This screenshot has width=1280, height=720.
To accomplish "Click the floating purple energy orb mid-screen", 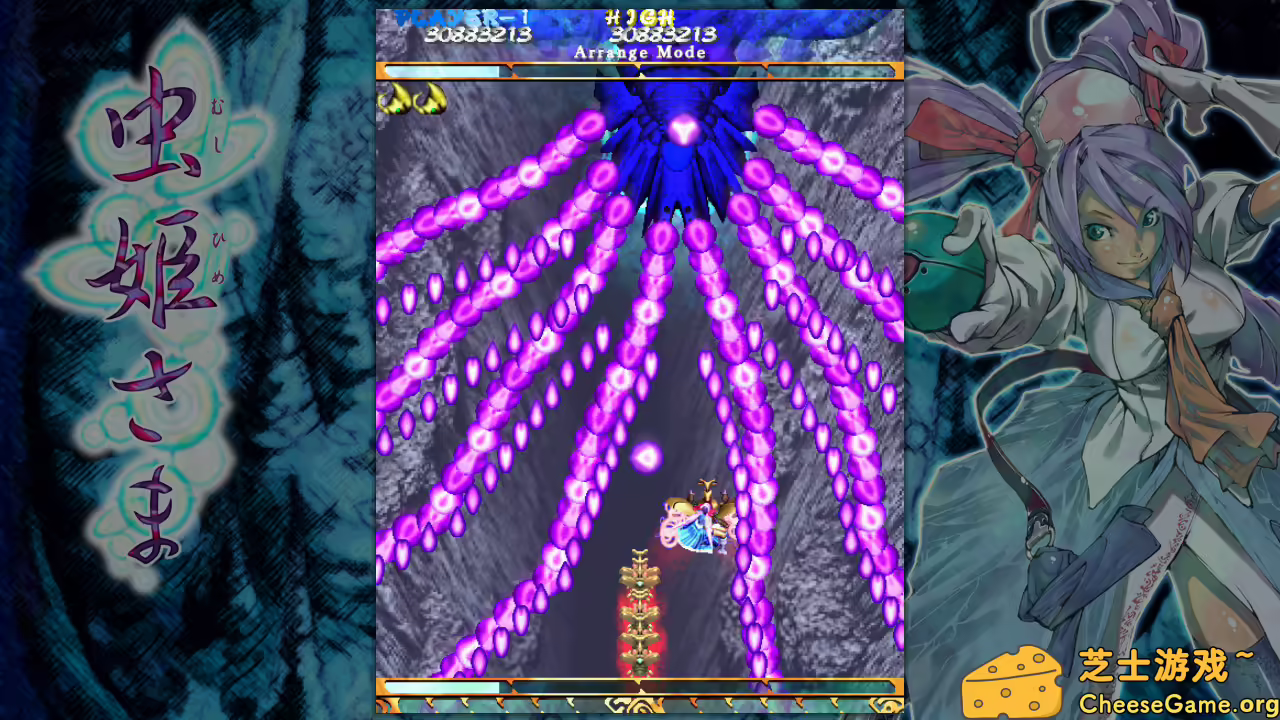I will tap(648, 456).
